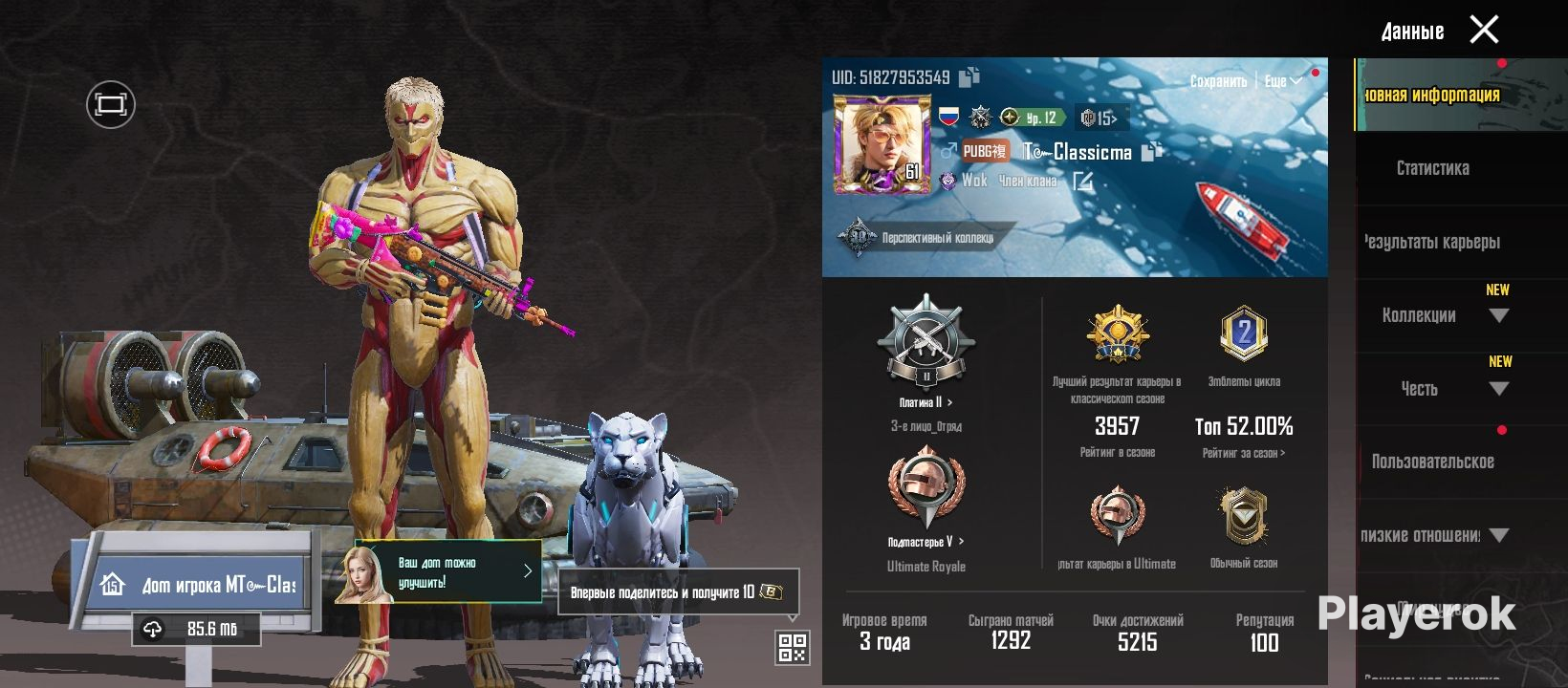Open the QR code share button
The image size is (1568, 688).
point(793,647)
